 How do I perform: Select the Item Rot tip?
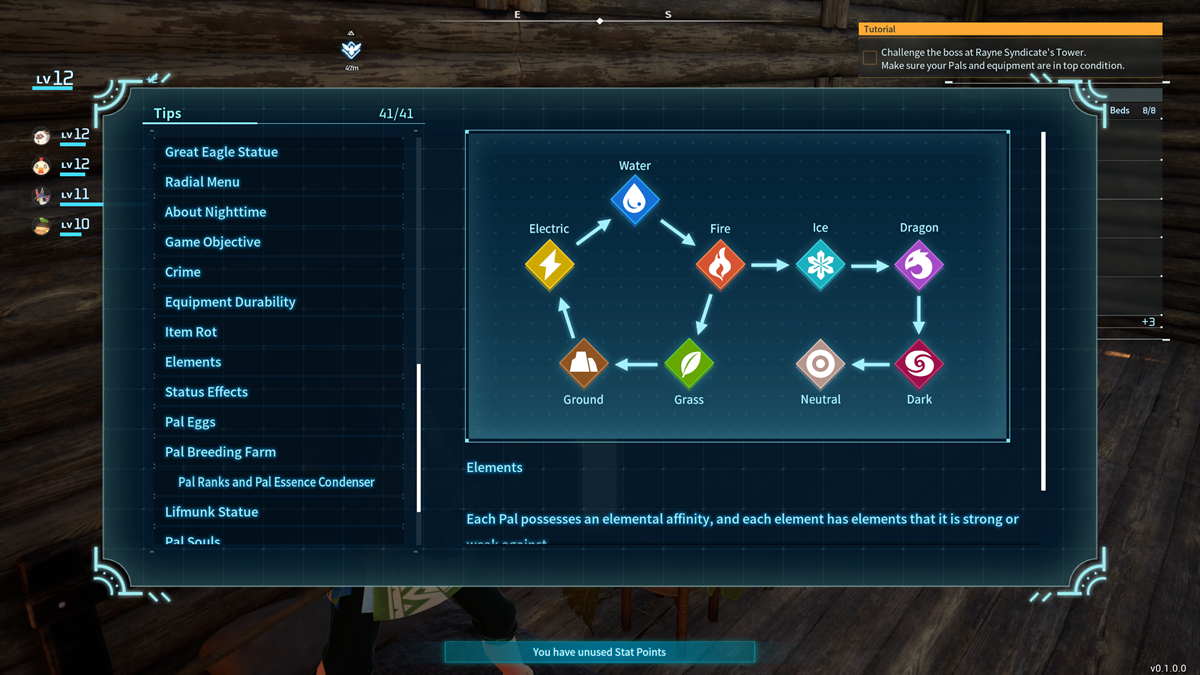191,332
